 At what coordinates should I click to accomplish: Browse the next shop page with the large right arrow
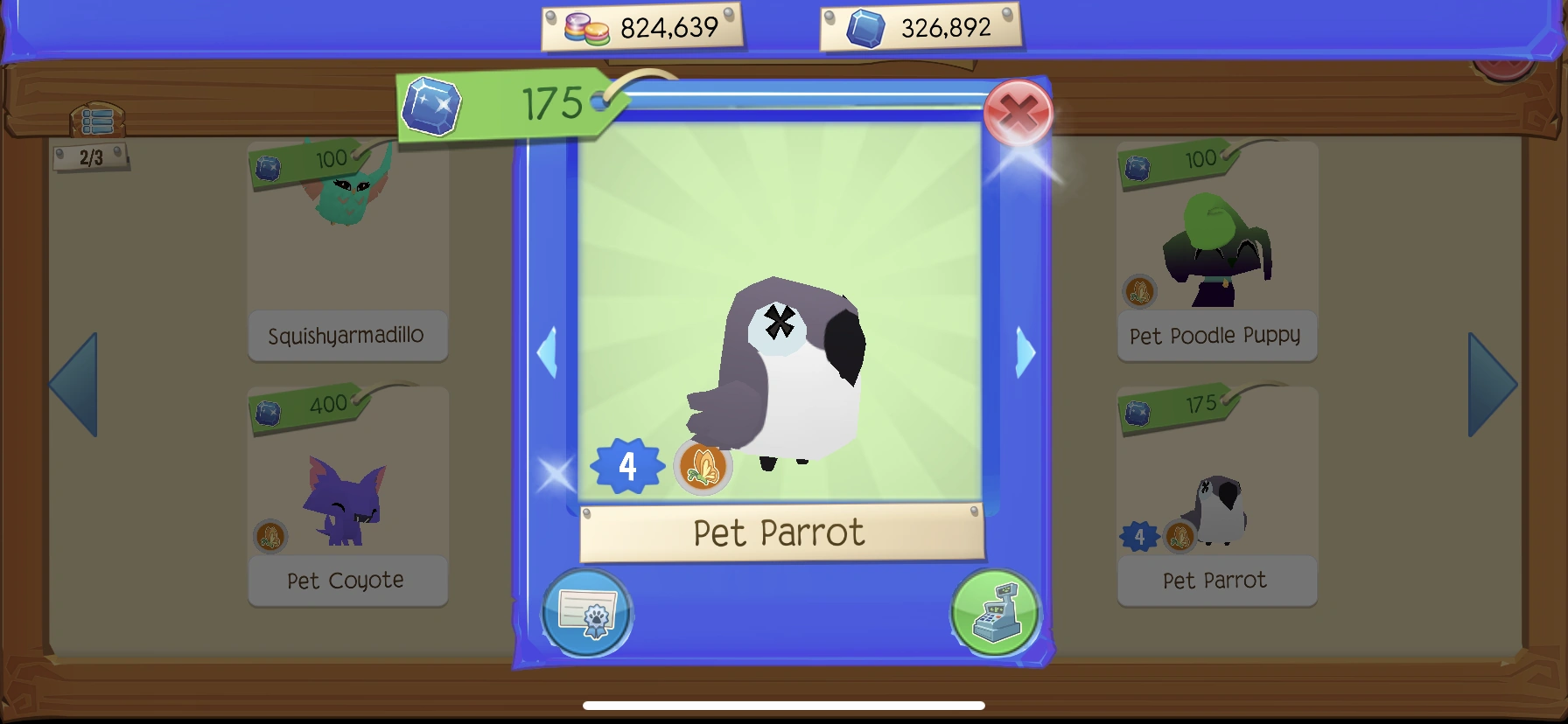1493,382
